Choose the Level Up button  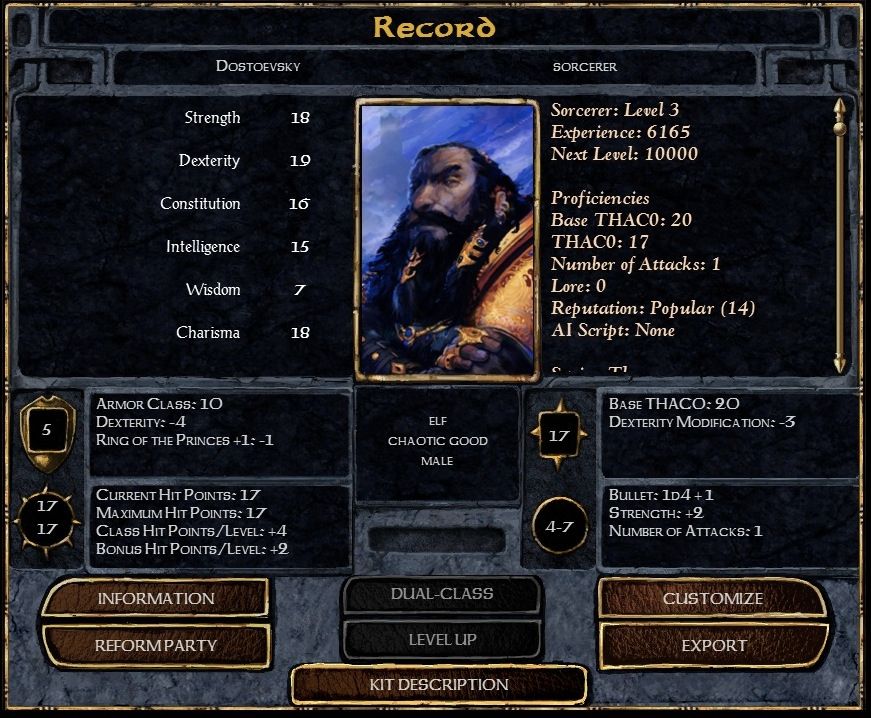point(442,640)
